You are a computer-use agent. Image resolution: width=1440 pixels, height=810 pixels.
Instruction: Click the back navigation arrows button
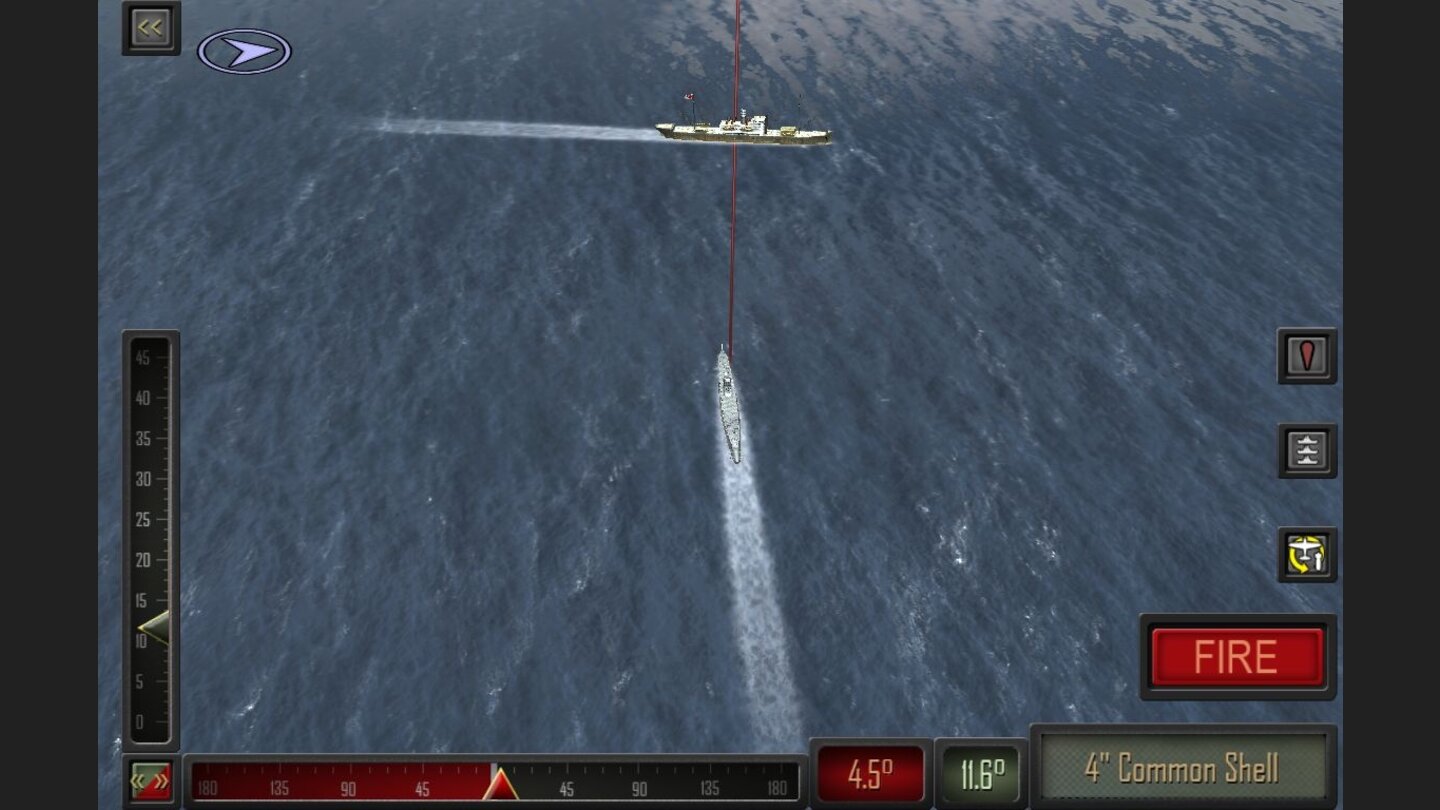point(148,27)
